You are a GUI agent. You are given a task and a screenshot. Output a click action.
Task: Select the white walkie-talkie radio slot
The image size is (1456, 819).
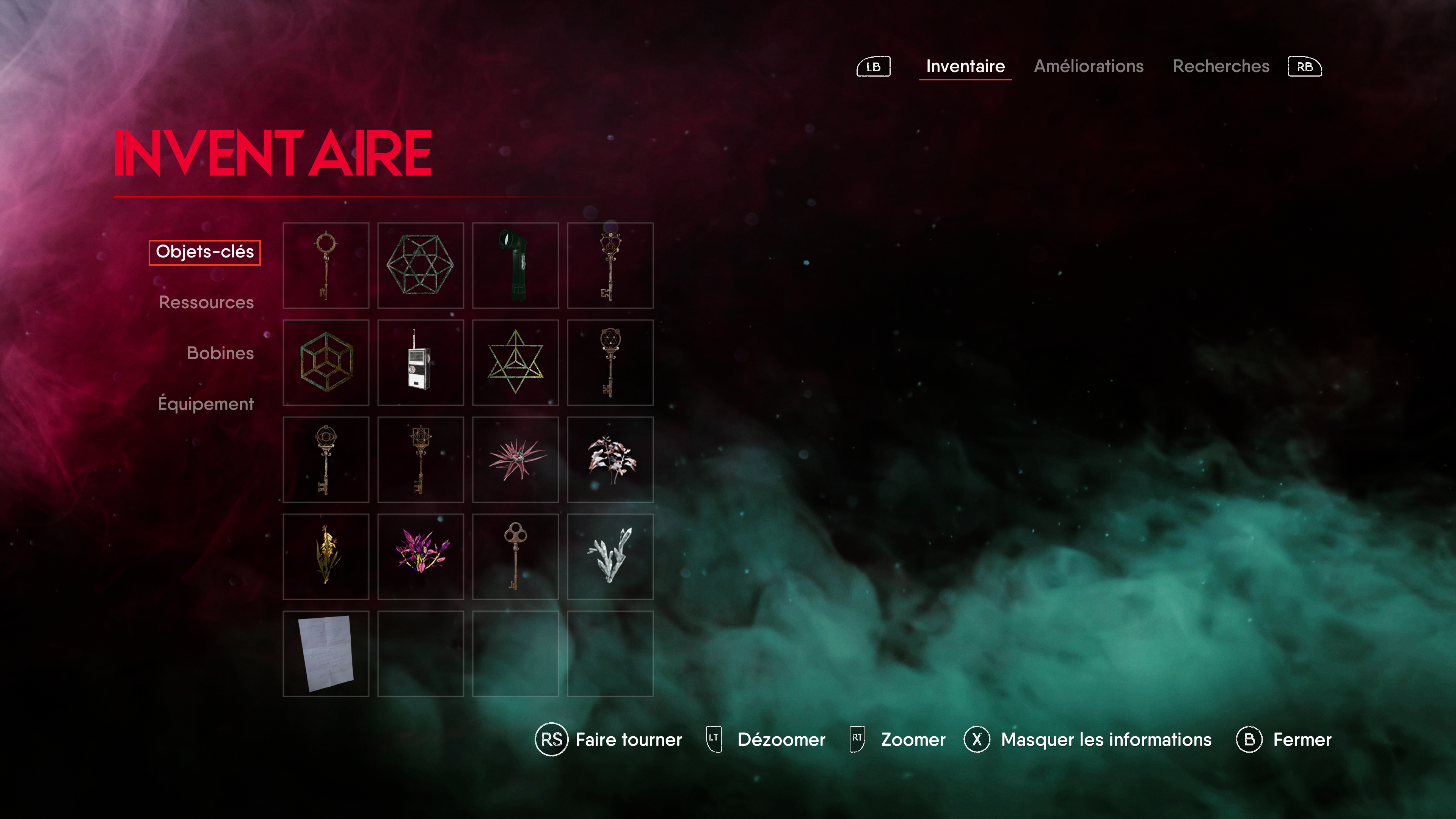[x=420, y=362]
